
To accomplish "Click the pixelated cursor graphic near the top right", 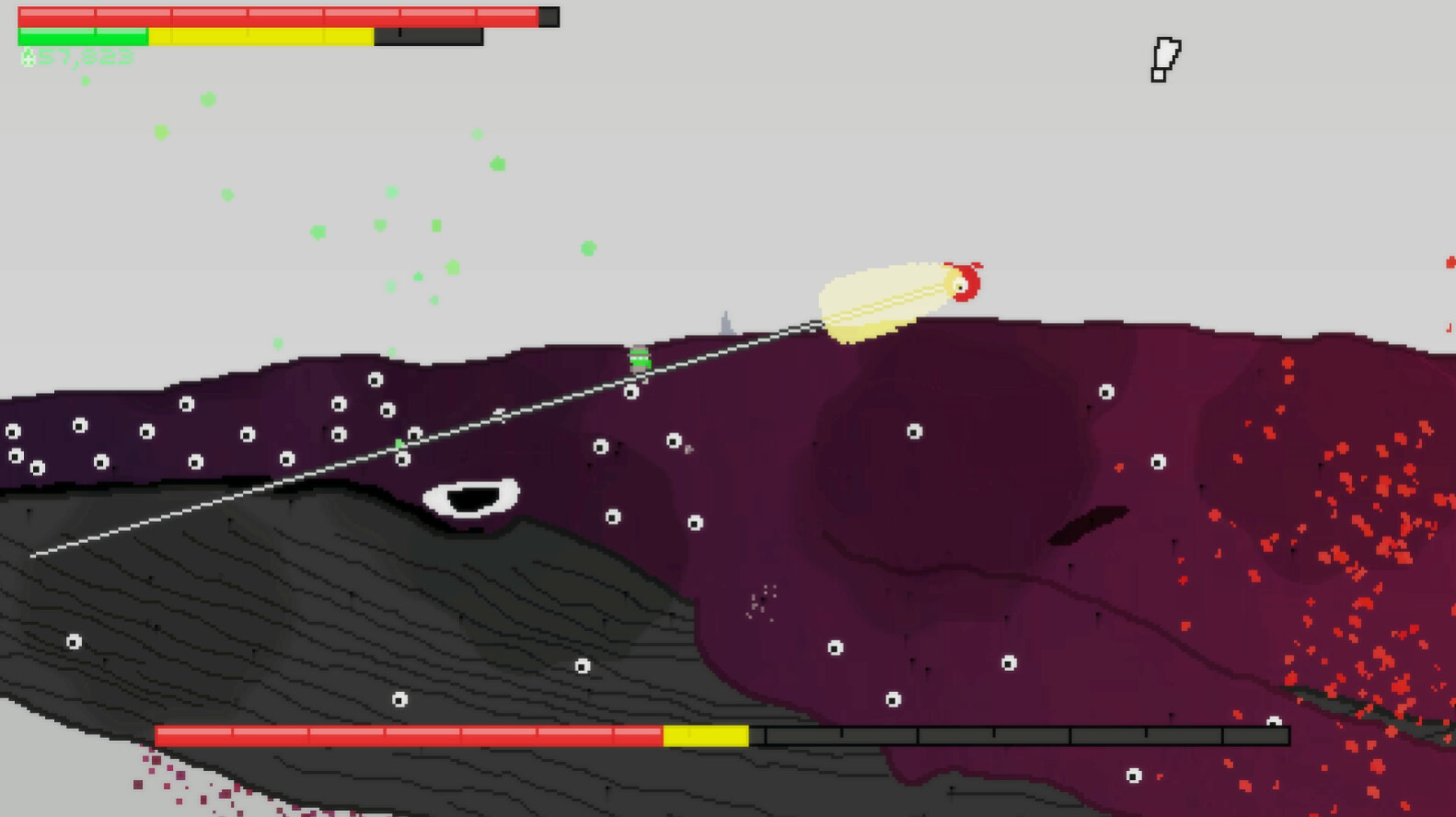I will click(1163, 57).
